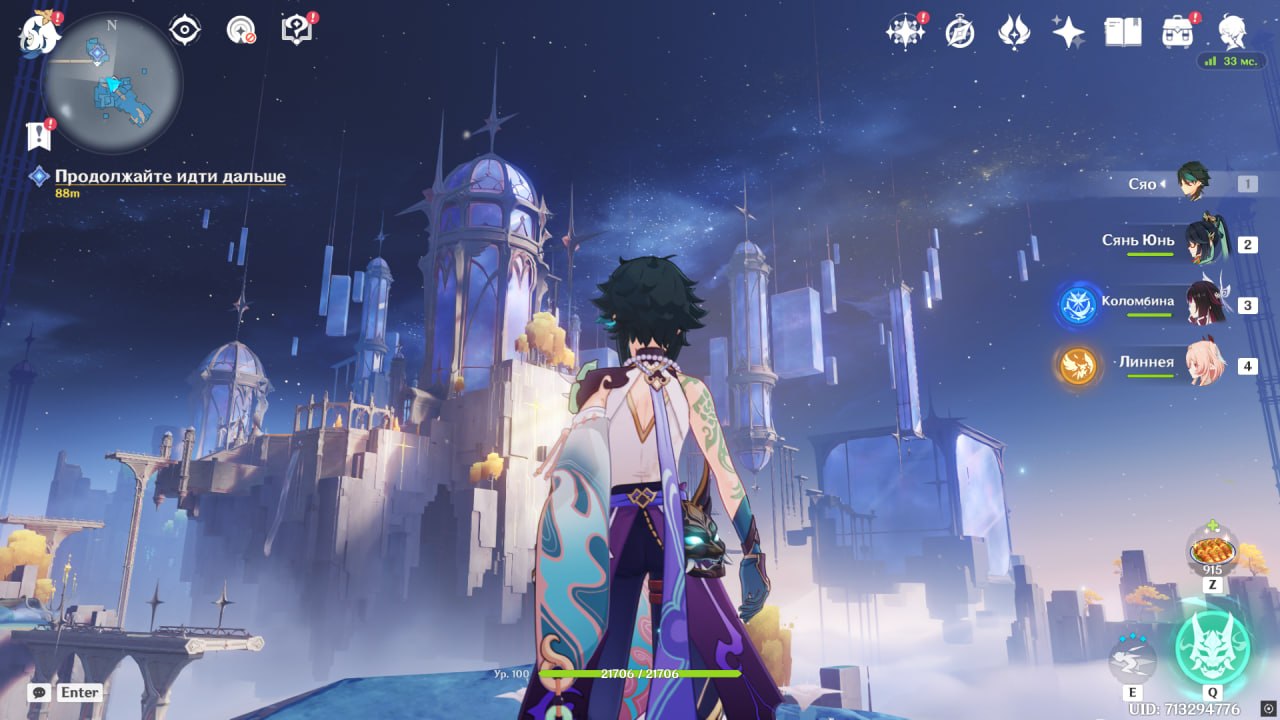Open the character screen icon

point(1232,32)
